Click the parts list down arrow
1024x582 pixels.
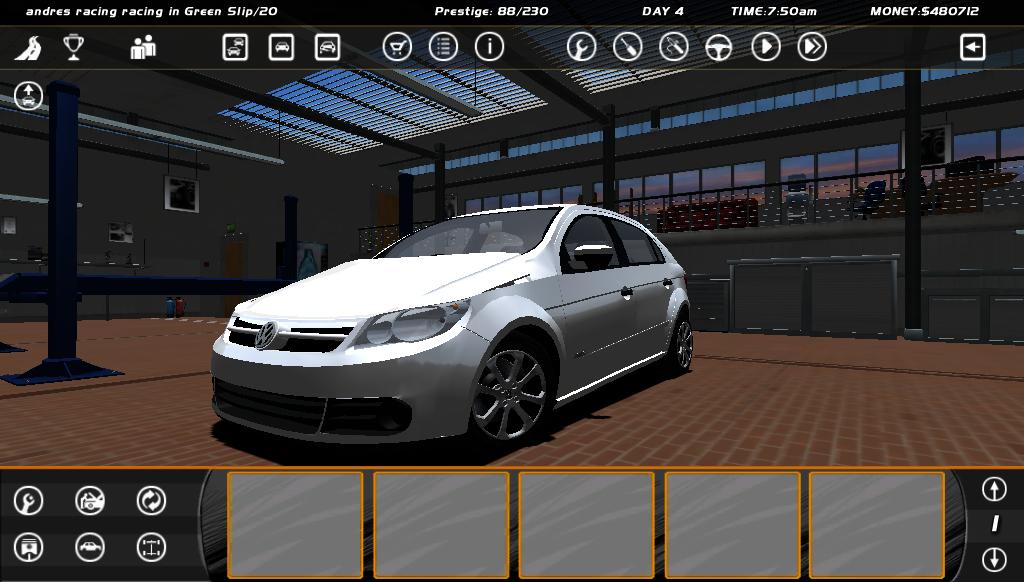pos(993,558)
